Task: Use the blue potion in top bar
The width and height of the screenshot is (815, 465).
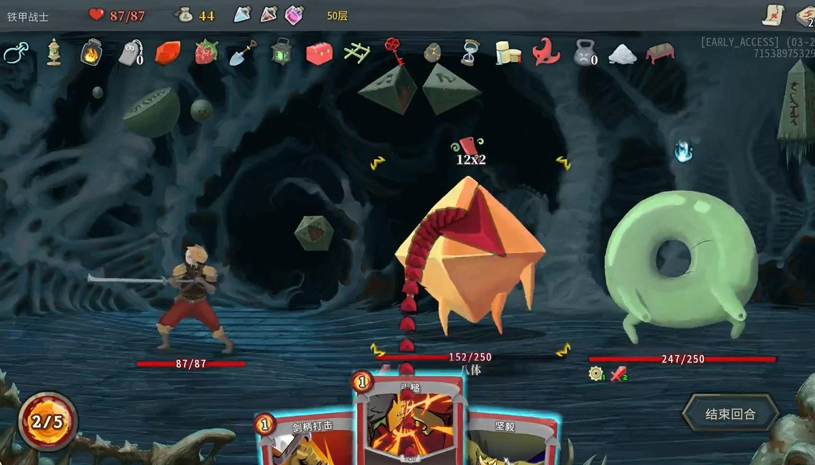Action: [x=242, y=15]
